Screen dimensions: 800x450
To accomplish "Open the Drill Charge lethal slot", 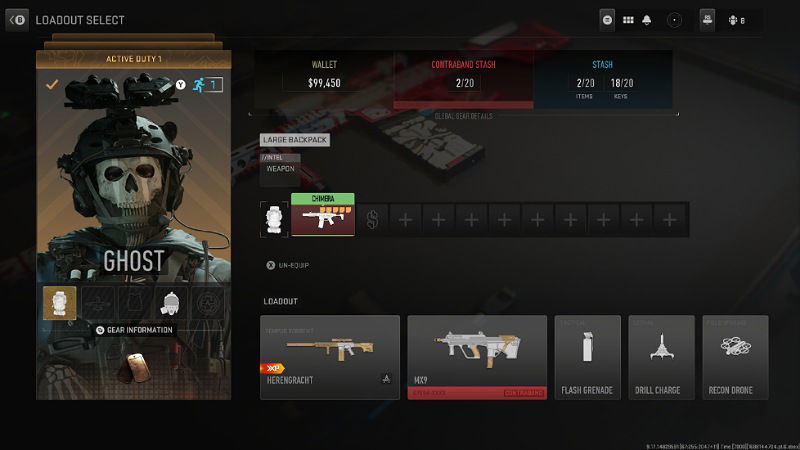I will point(661,357).
